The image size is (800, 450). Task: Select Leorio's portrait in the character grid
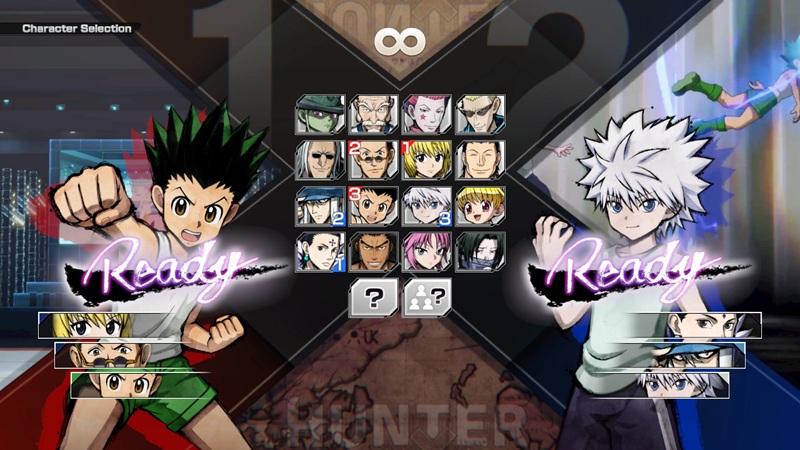tap(373, 159)
